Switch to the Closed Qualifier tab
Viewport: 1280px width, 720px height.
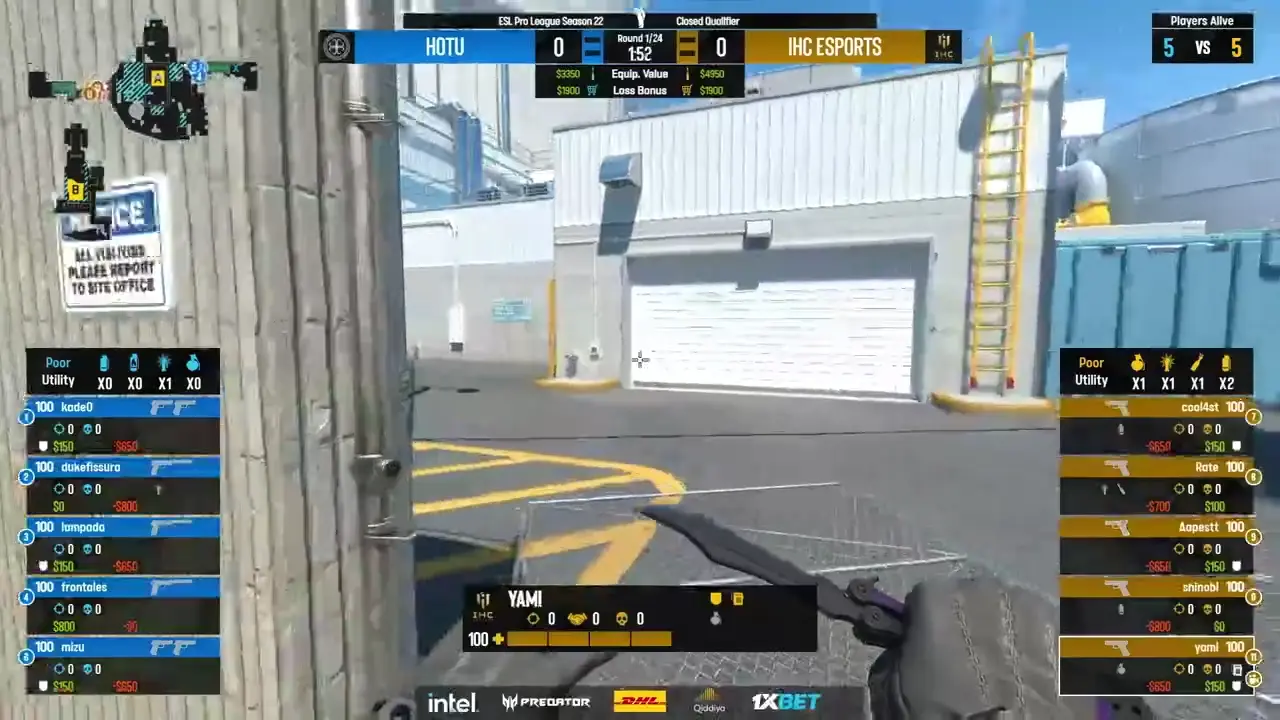pos(708,20)
